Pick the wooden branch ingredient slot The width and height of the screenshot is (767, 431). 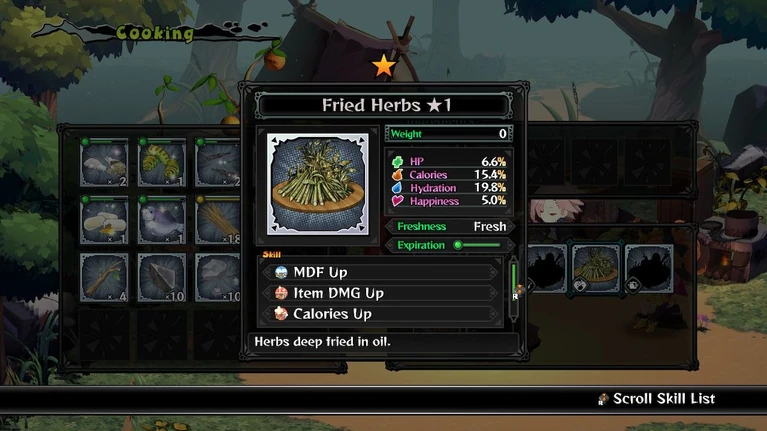tap(104, 275)
